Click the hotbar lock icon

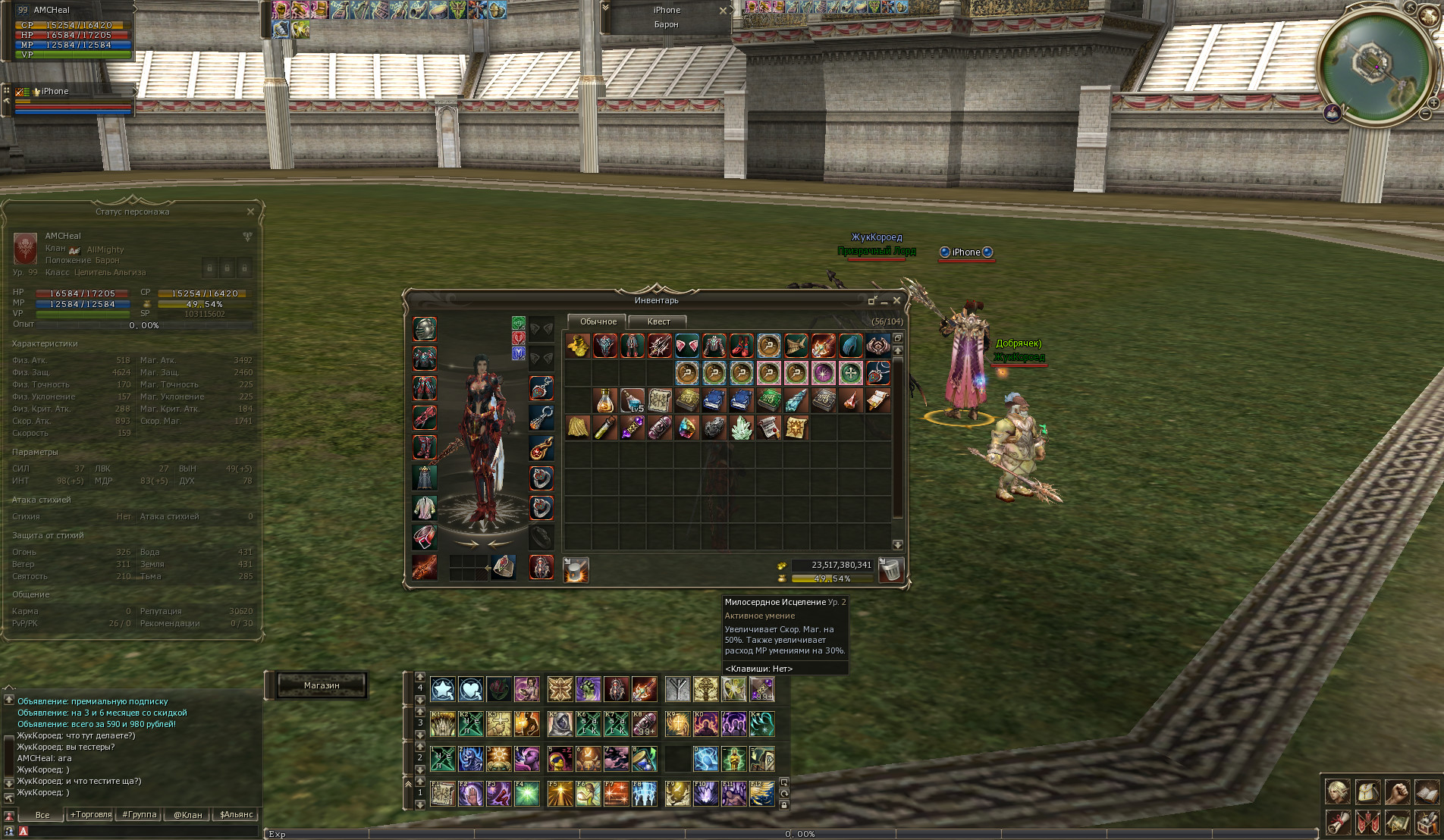pyautogui.click(x=784, y=805)
